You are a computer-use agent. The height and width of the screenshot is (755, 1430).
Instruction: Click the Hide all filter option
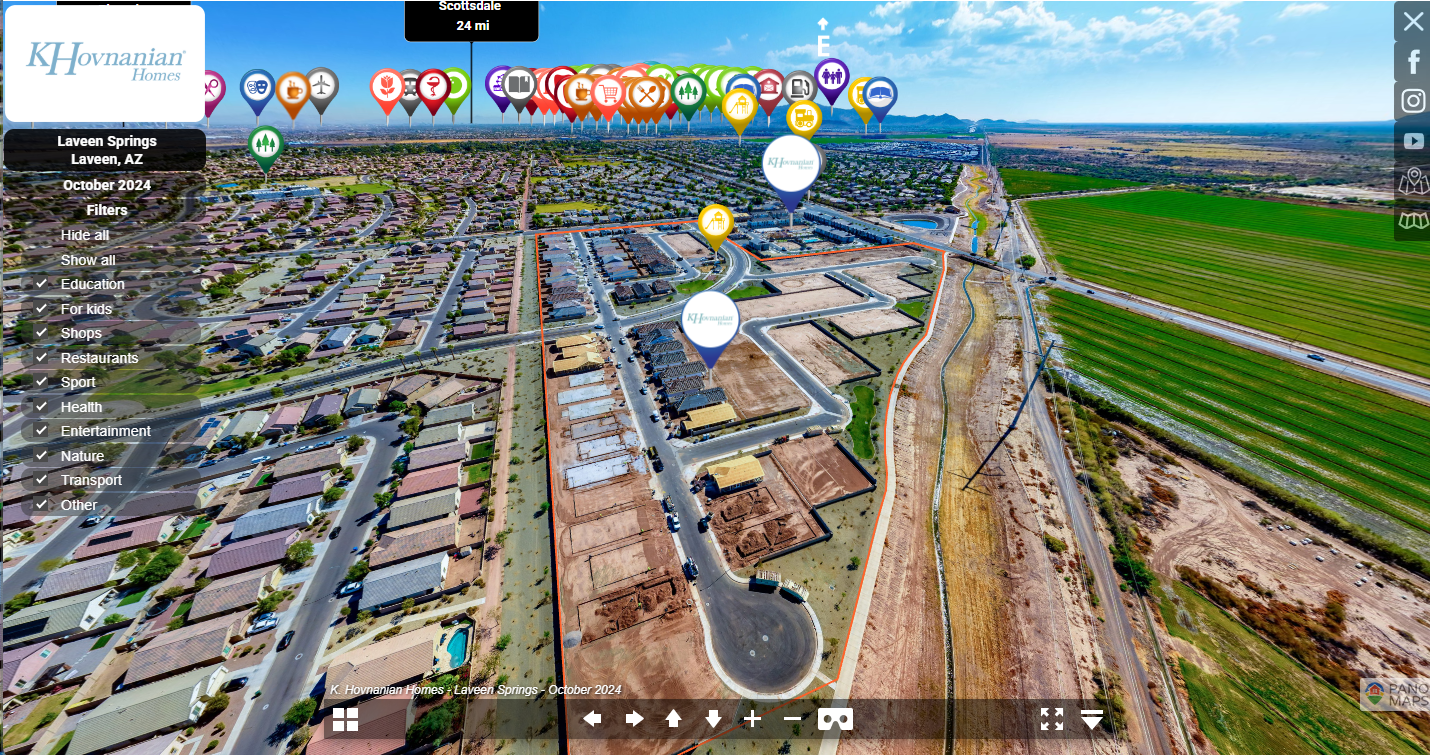(85, 235)
